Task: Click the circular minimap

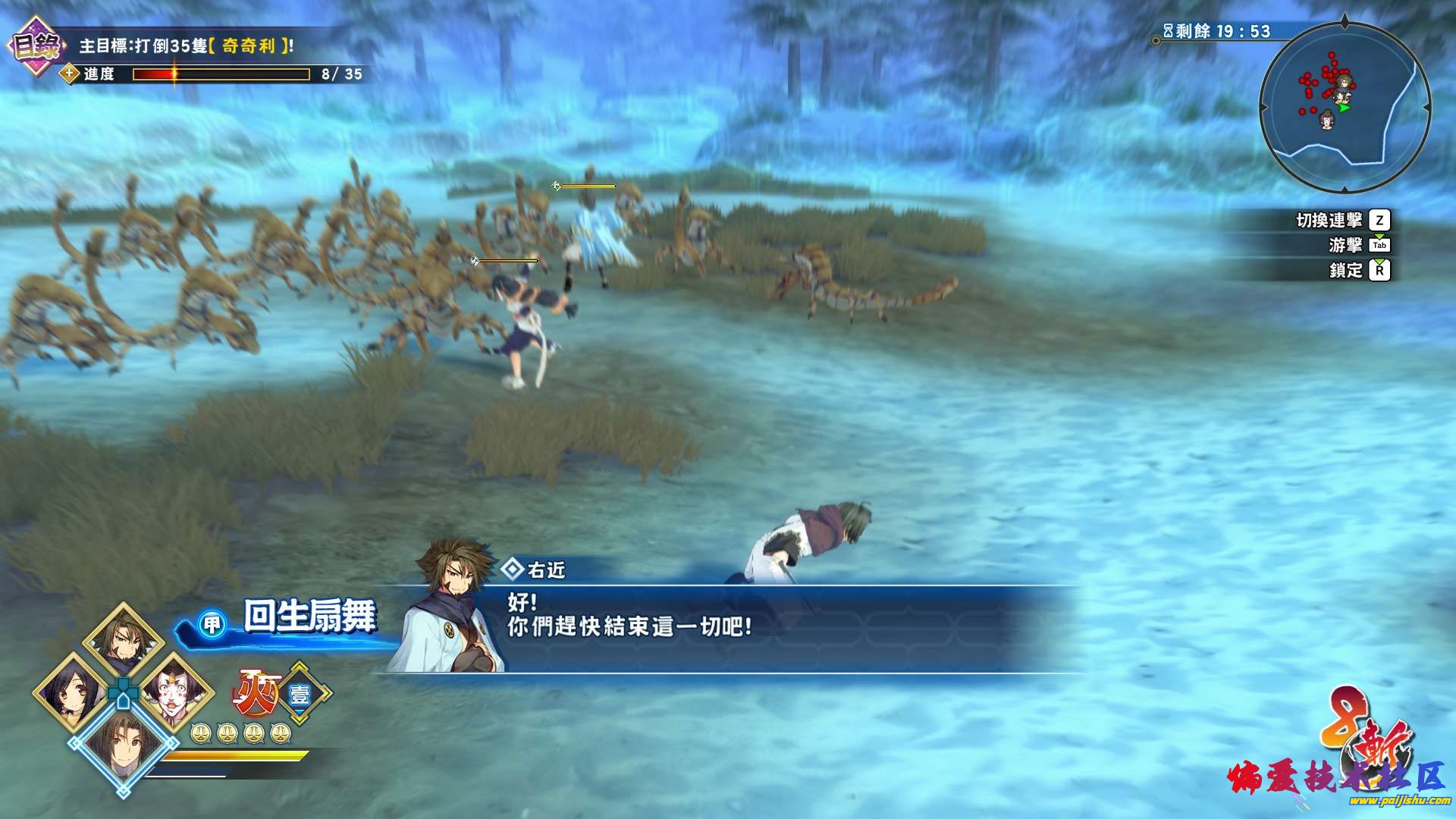Action: [1345, 107]
